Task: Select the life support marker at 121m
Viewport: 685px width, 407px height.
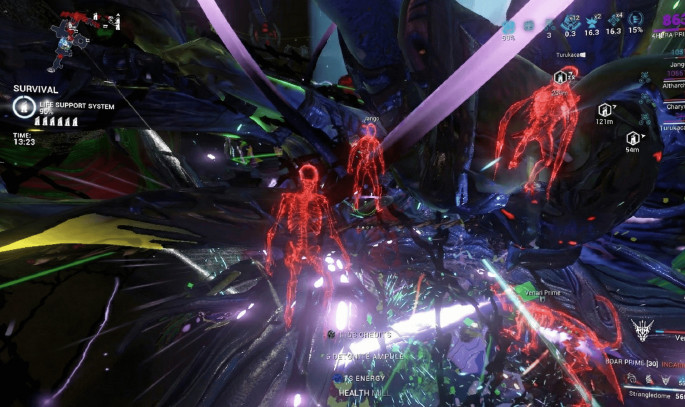Action: point(604,109)
